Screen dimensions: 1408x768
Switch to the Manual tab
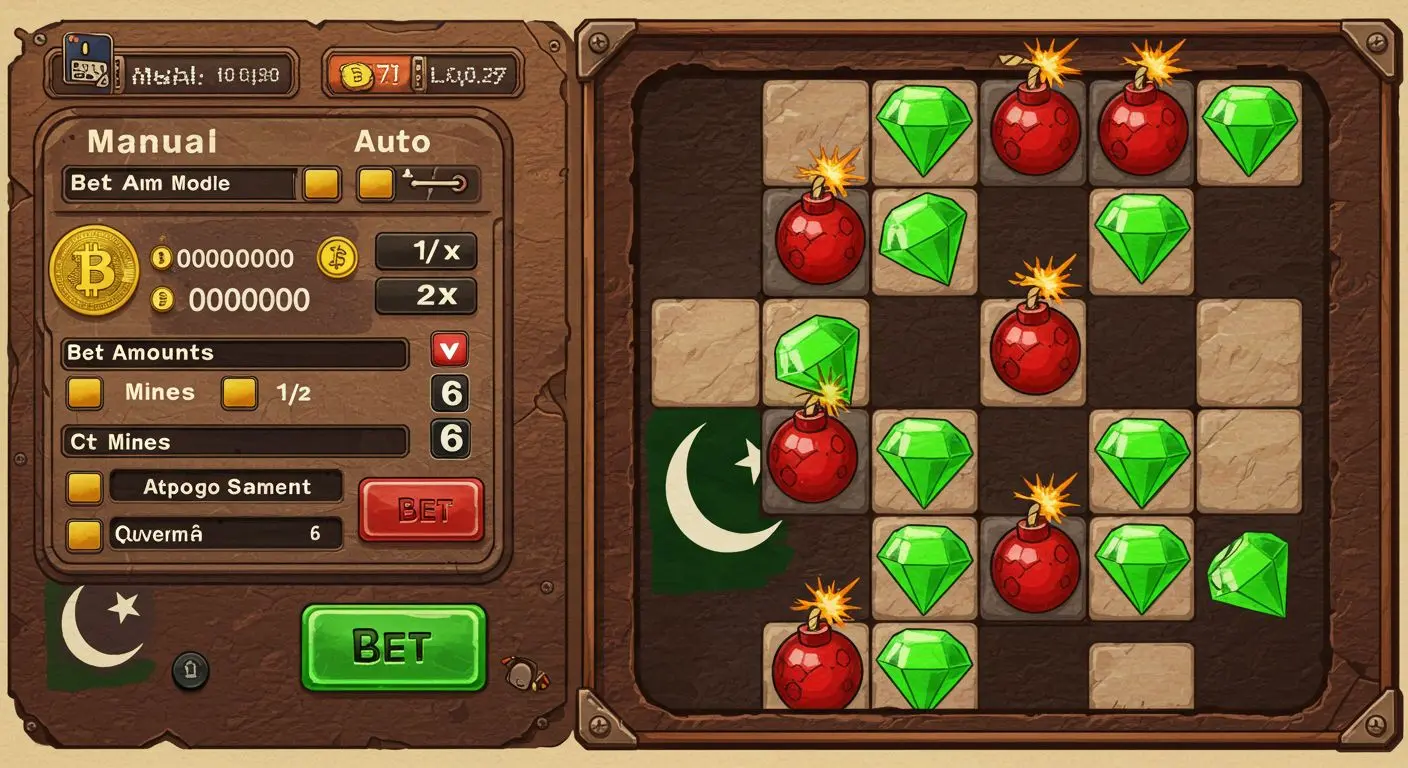[152, 141]
